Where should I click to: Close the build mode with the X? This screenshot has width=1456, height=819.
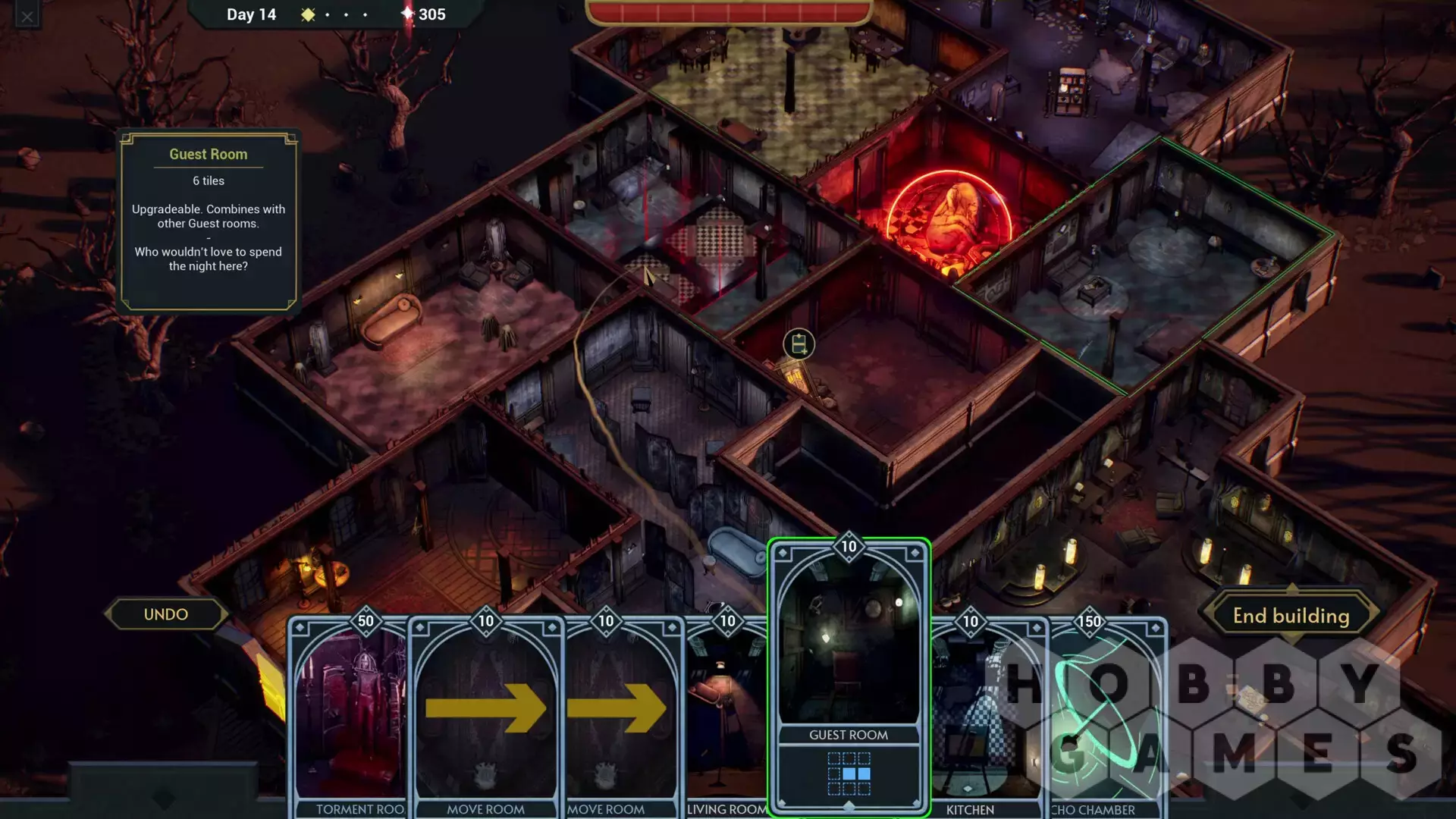[27, 16]
